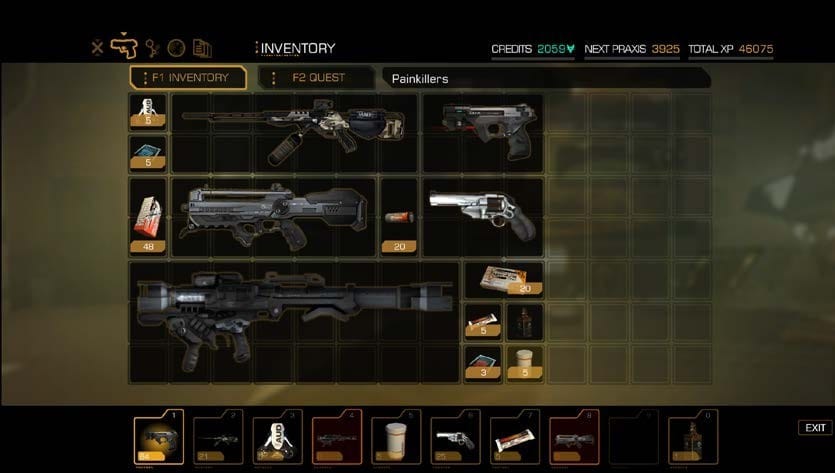Switch to the F1 Inventory tab

click(188, 77)
